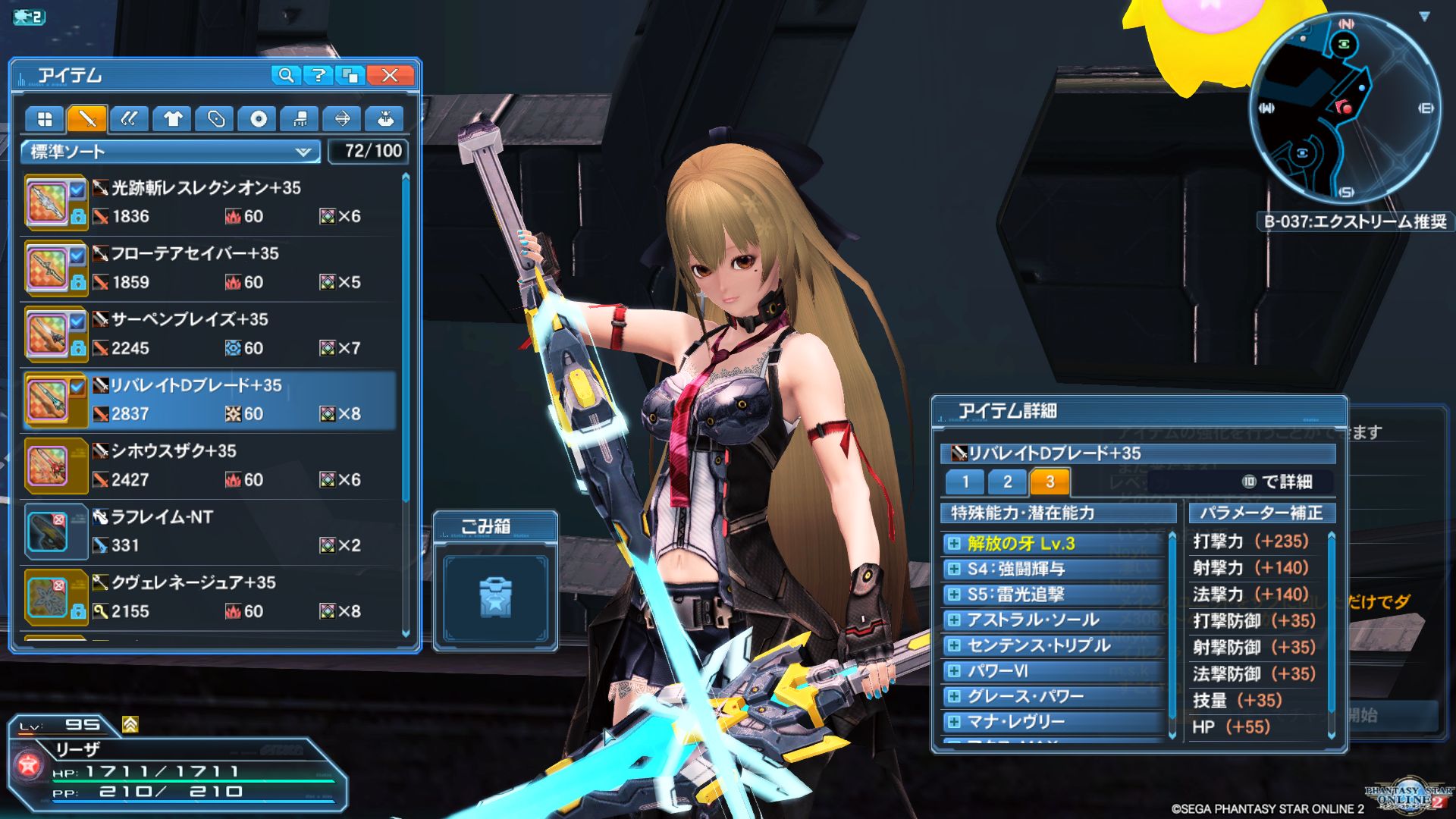Switch to the costume shirt tab
1456x819 pixels.
click(173, 119)
